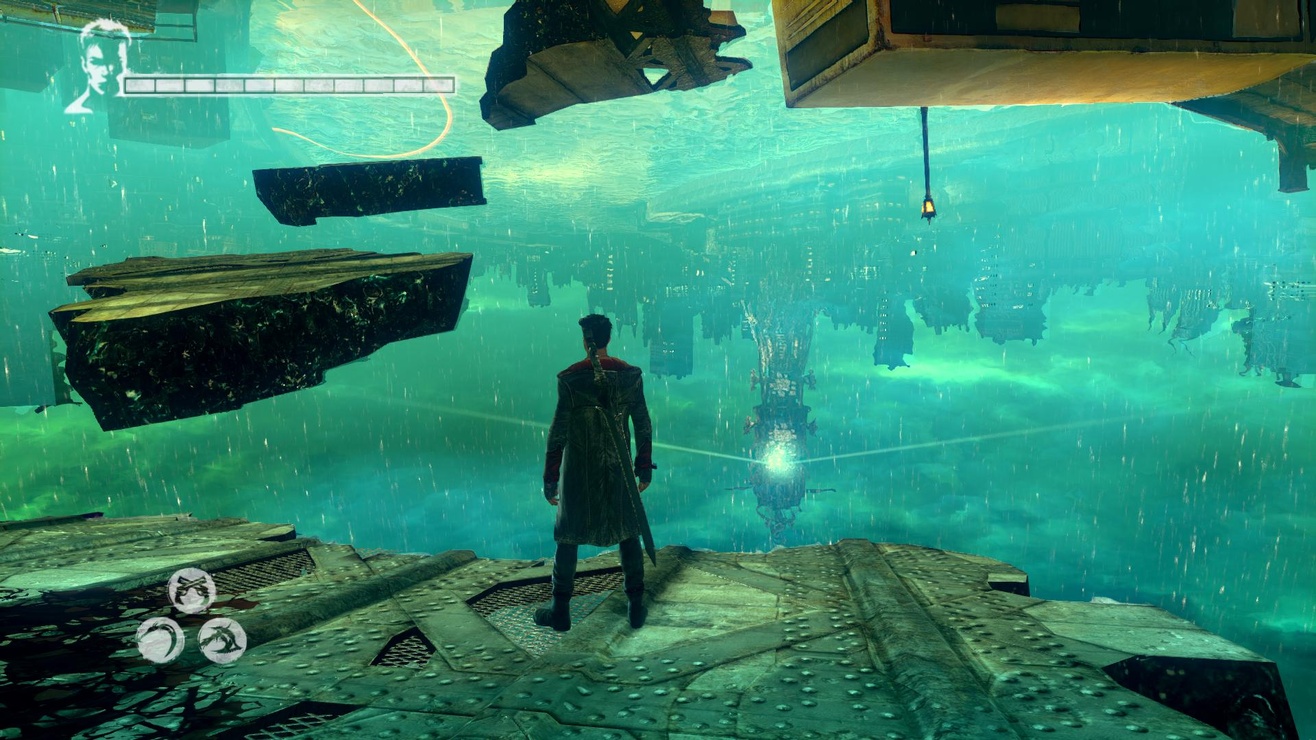Select the Arbiter axe weapon icon
Image resolution: width=1316 pixels, height=740 pixels.
(223, 641)
